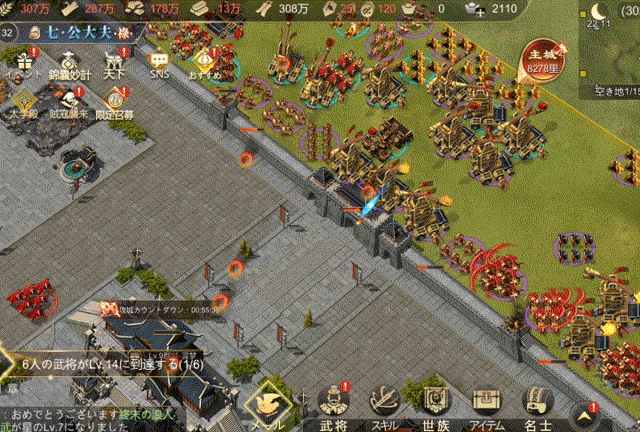Open the 名士 scholars menu

540,405
